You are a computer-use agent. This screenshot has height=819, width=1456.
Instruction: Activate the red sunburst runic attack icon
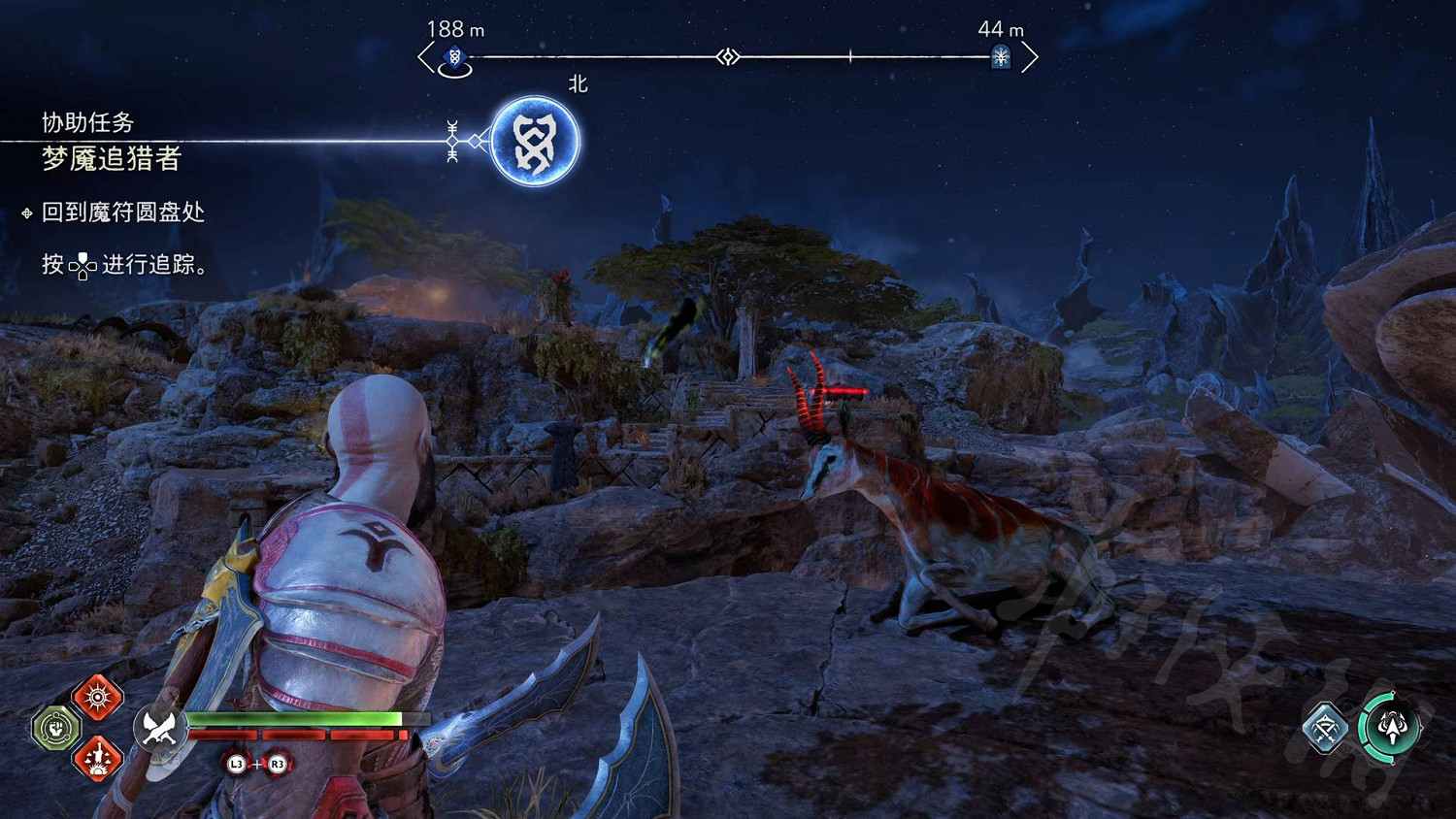[x=98, y=697]
